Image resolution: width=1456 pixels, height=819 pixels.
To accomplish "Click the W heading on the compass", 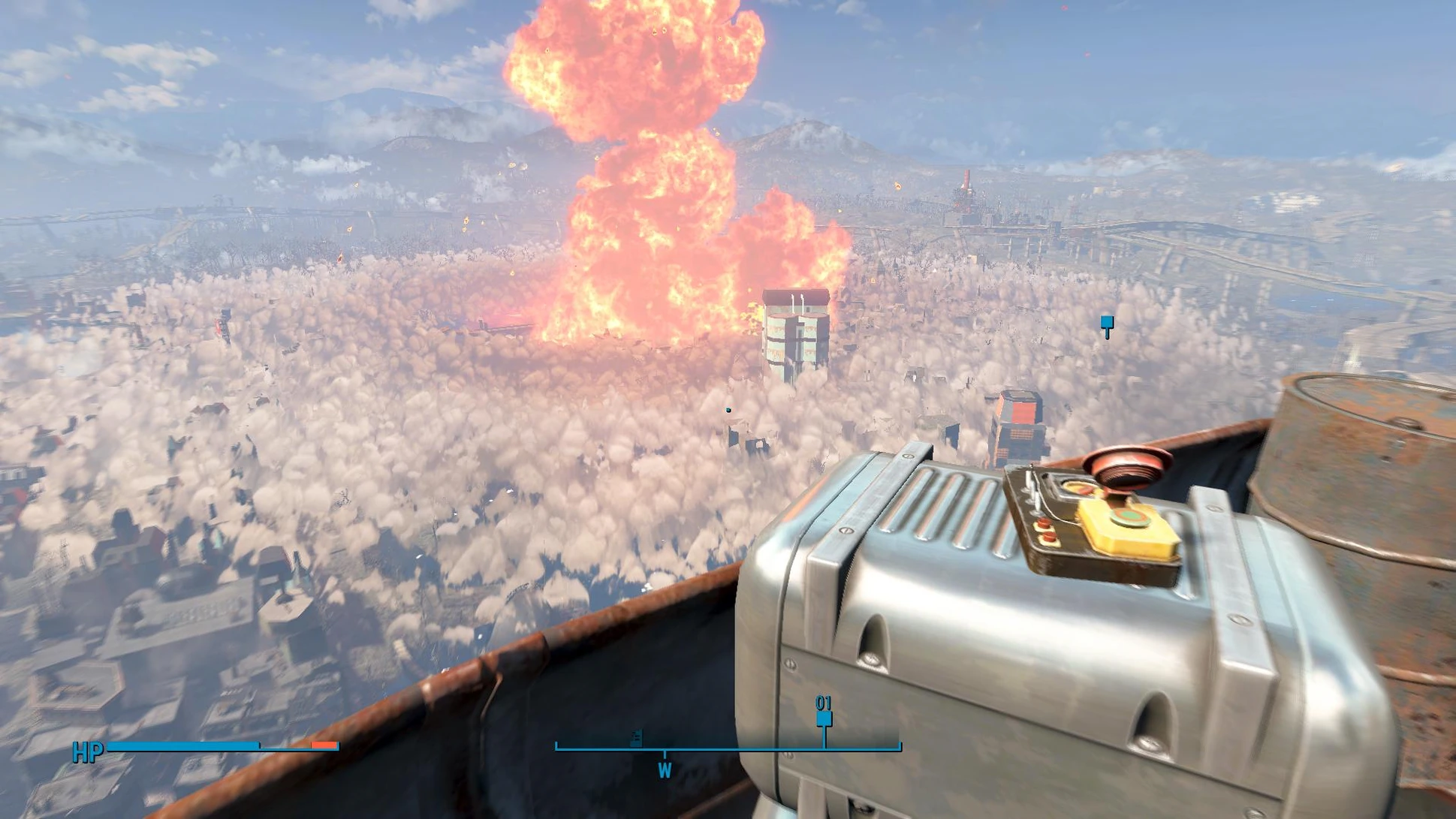I will (x=665, y=770).
